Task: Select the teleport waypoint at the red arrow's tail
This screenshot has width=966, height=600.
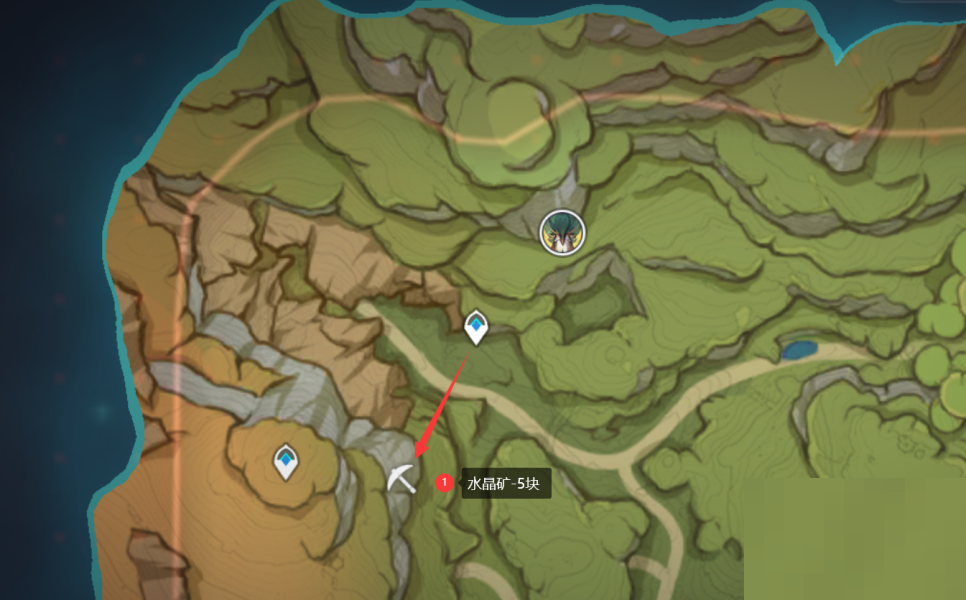Action: 476,326
